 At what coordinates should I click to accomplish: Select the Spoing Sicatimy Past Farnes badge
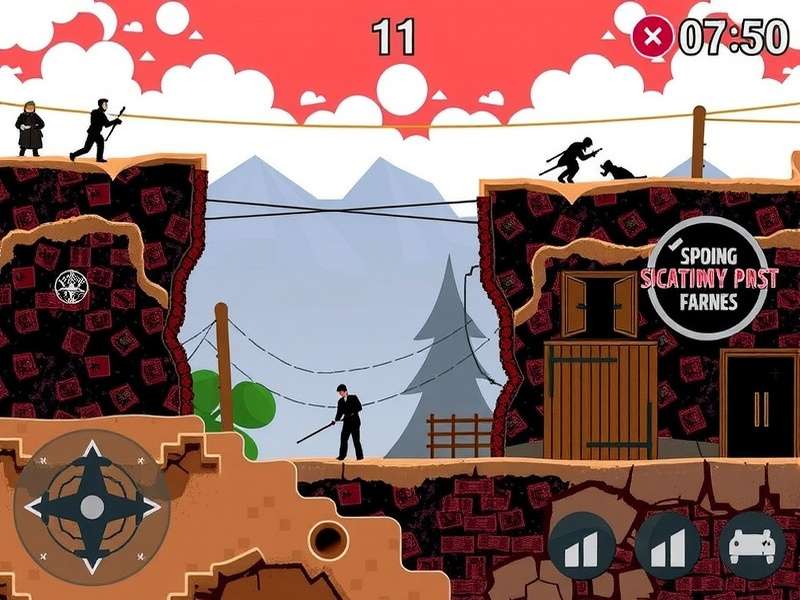click(707, 278)
